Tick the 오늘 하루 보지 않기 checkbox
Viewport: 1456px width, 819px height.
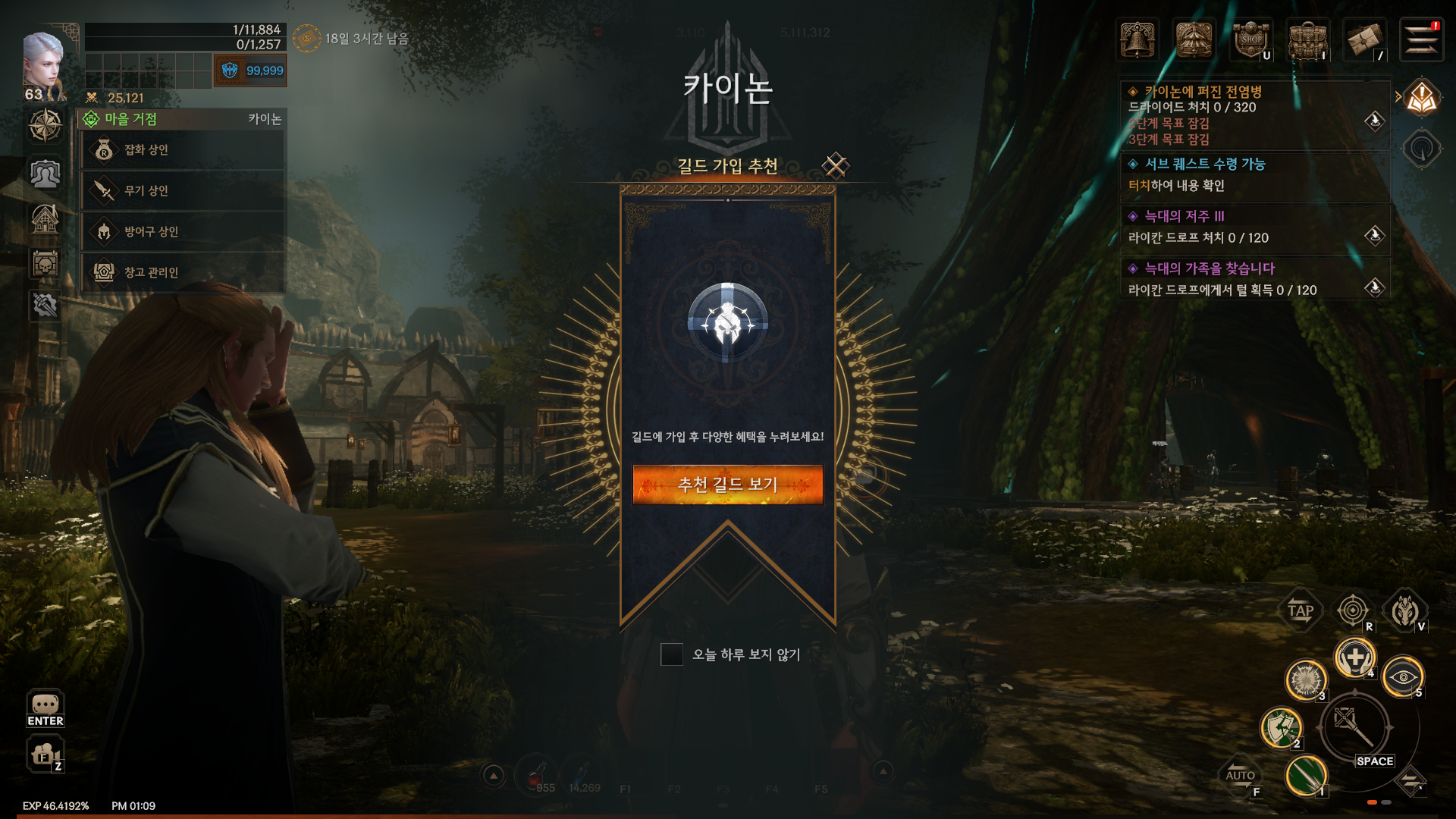coord(671,654)
